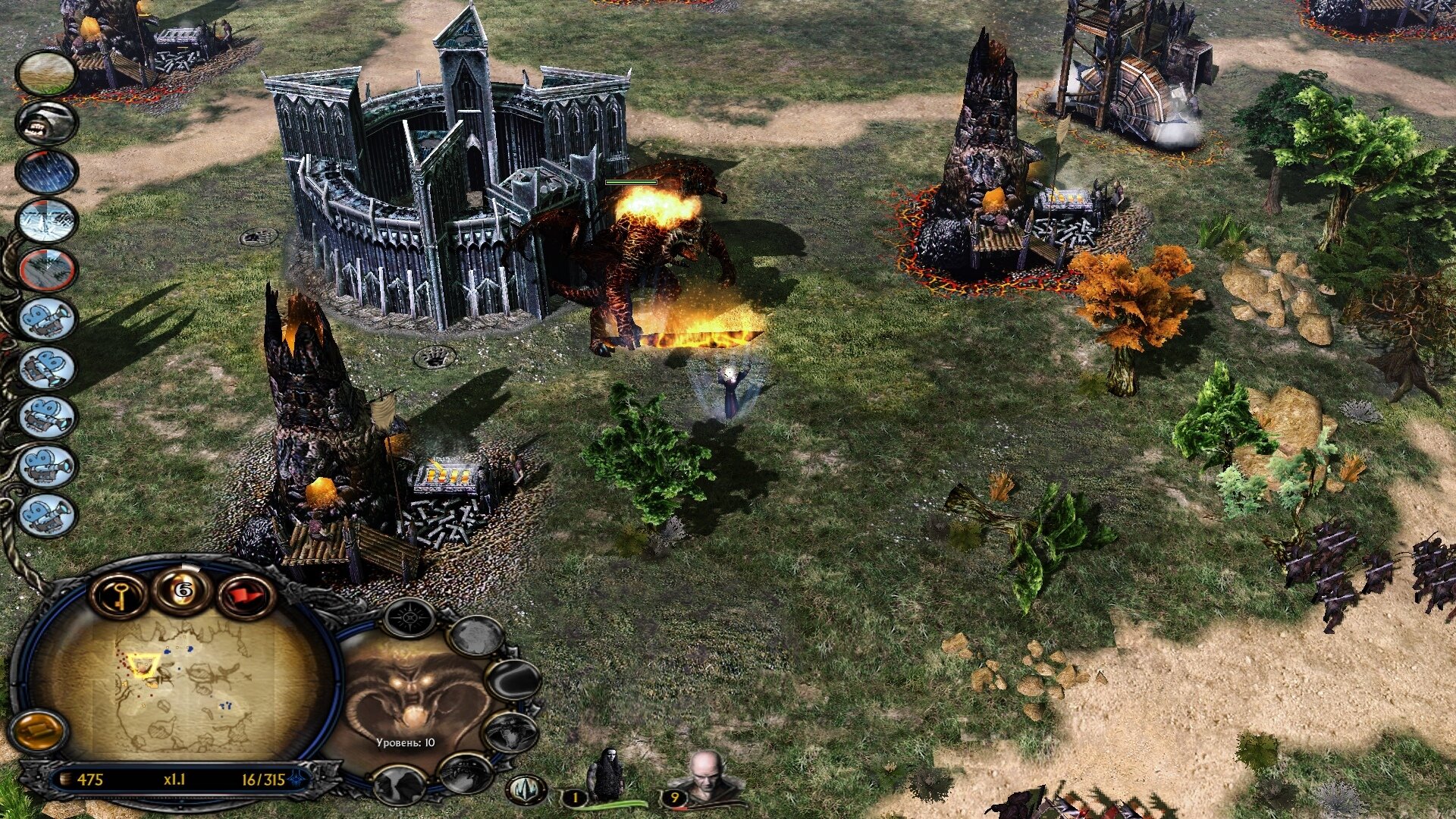Screen dimensions: 1456x819
Task: Use the roaring troll face power
Action: pos(47,122)
